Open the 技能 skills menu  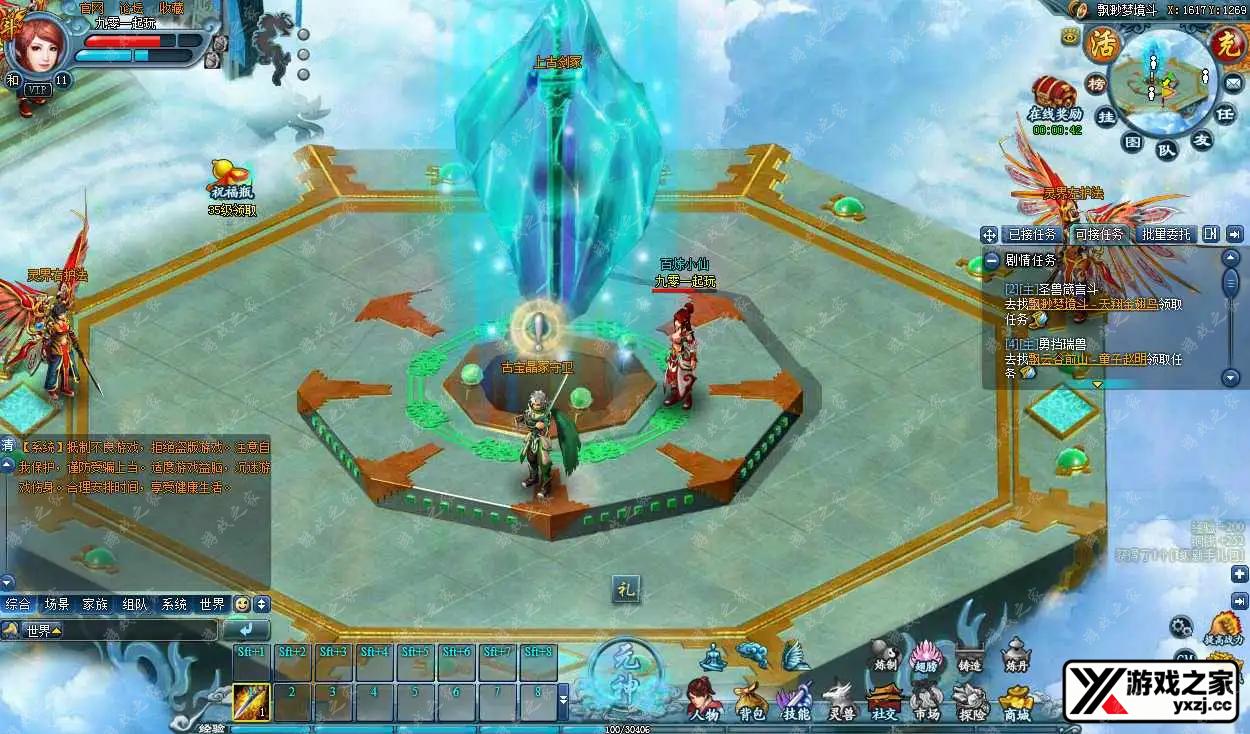(x=796, y=697)
